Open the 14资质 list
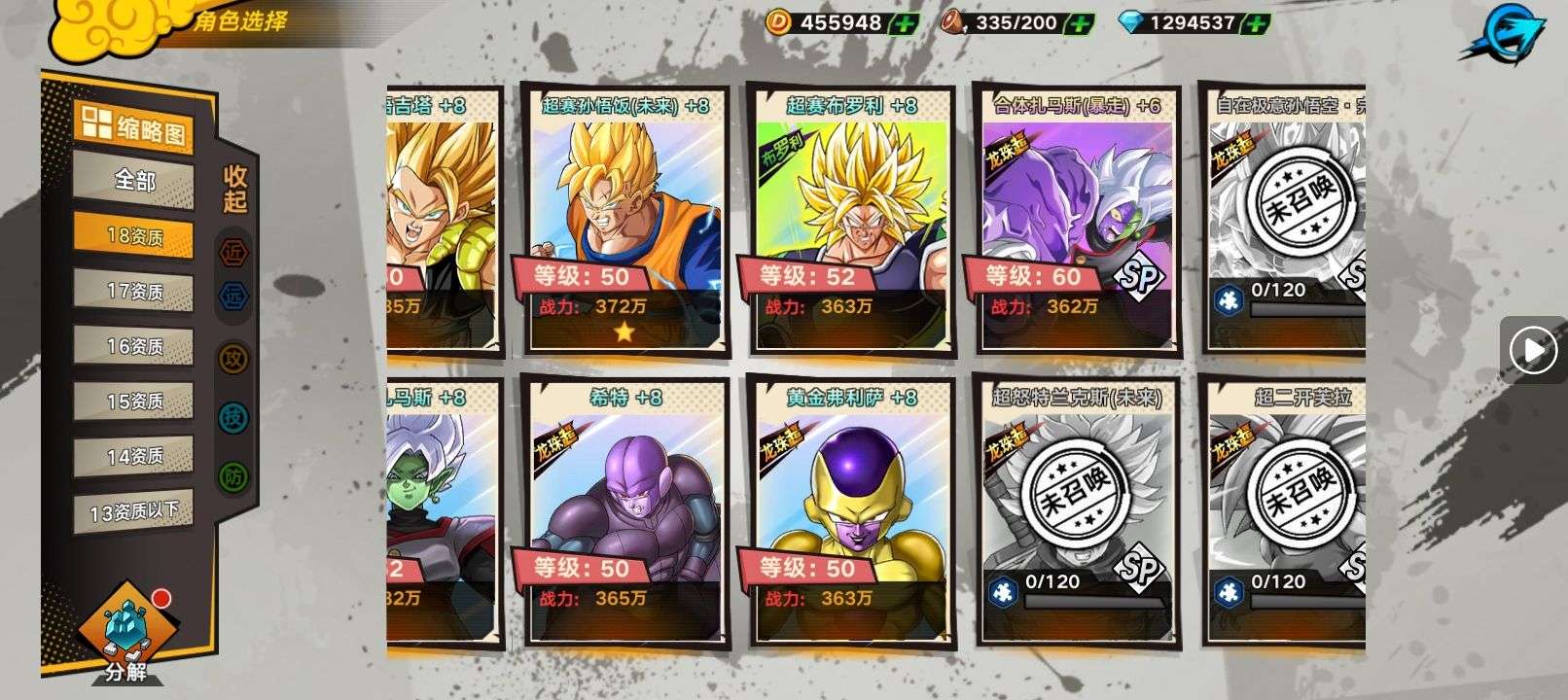1568x700 pixels. pyautogui.click(x=133, y=455)
